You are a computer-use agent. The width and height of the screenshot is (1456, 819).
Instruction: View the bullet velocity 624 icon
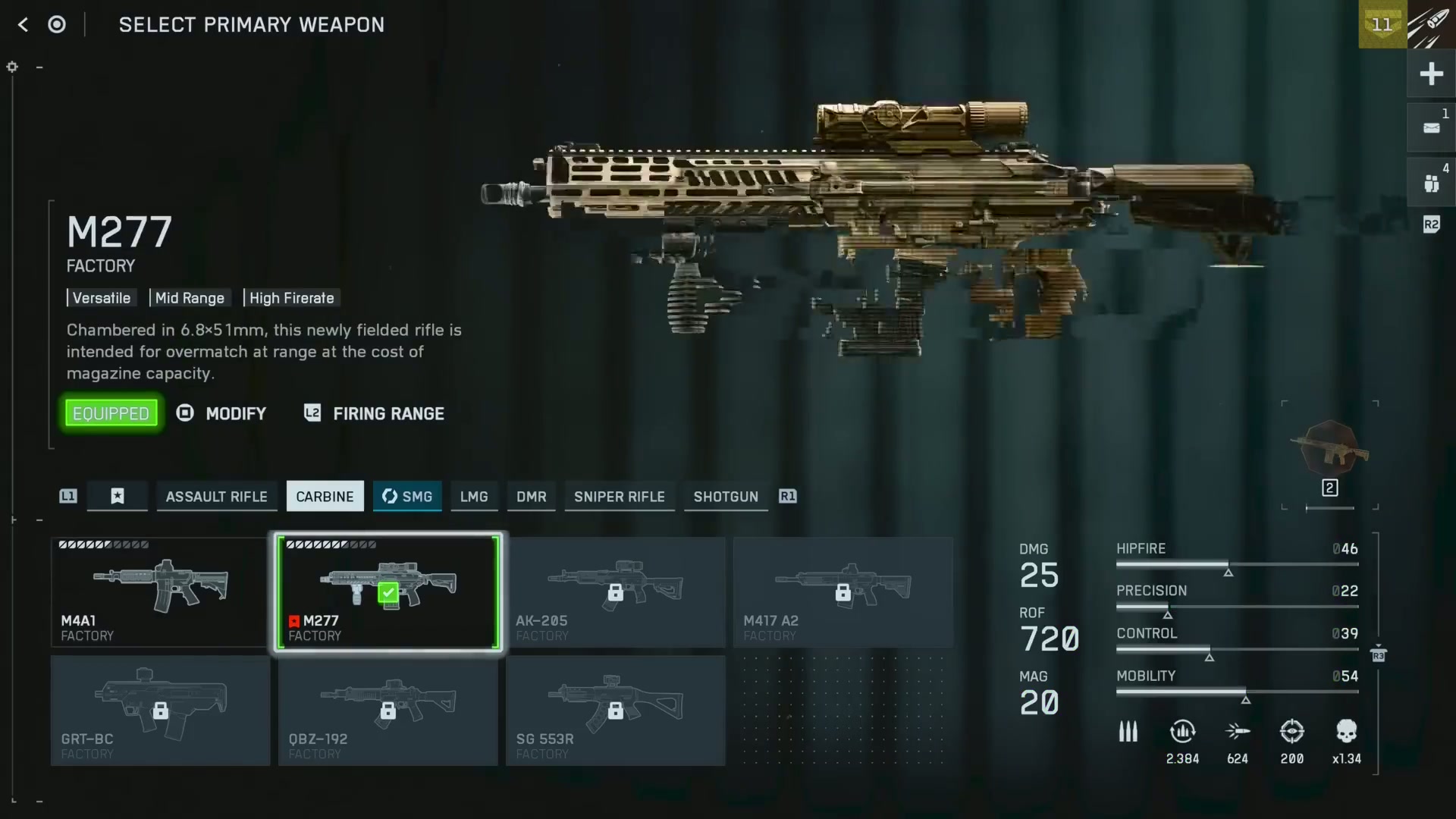coord(1238,732)
